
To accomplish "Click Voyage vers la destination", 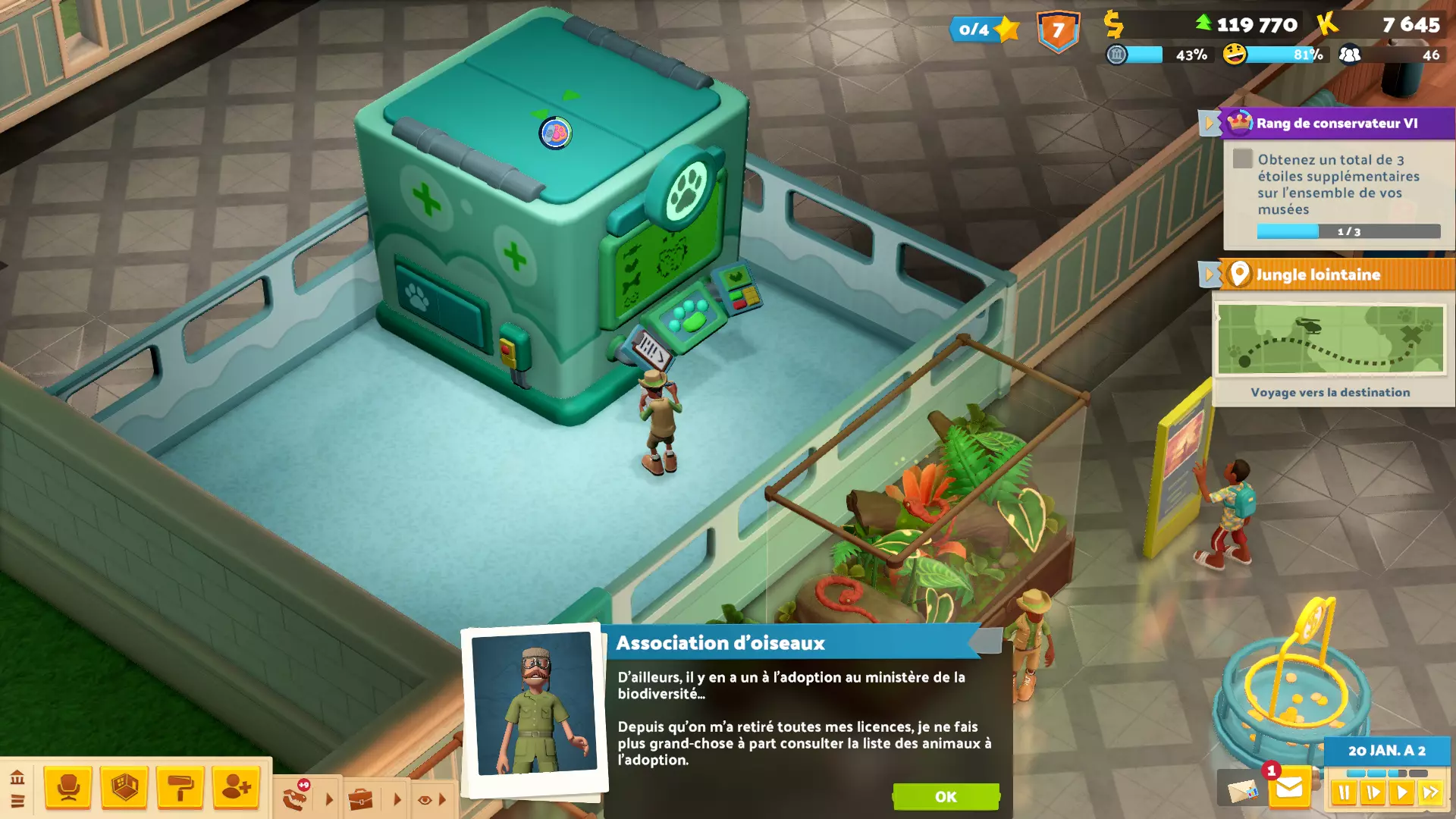I will [x=1329, y=392].
